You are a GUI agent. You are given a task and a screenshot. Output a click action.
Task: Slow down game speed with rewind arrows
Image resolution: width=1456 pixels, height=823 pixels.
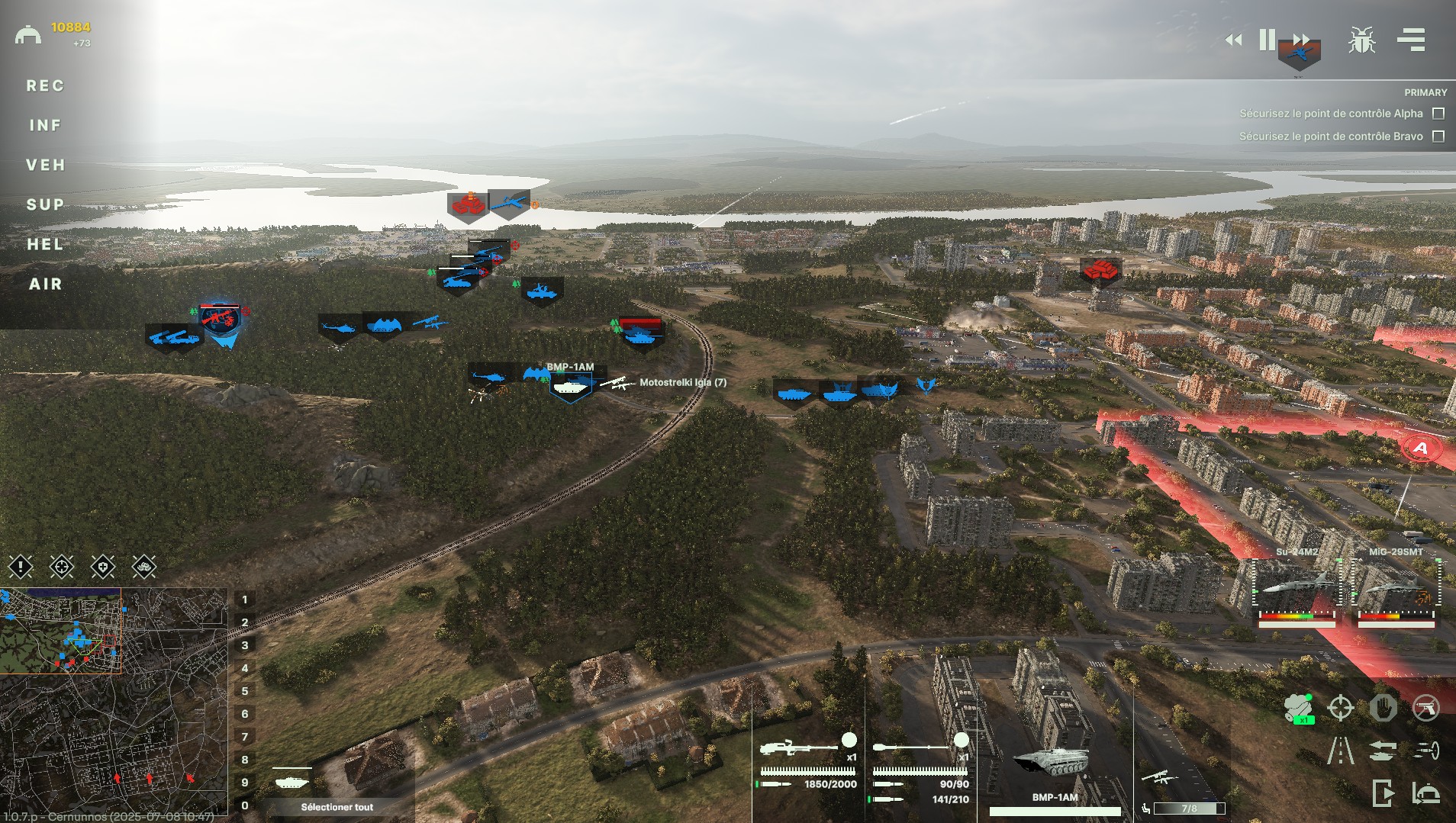click(x=1233, y=40)
